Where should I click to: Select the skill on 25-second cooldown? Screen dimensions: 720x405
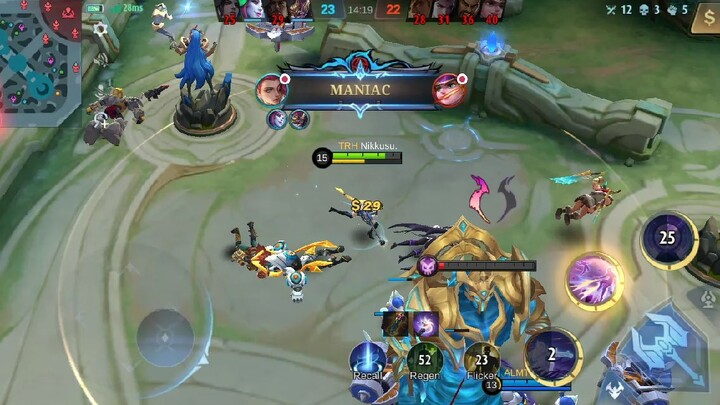(x=669, y=239)
